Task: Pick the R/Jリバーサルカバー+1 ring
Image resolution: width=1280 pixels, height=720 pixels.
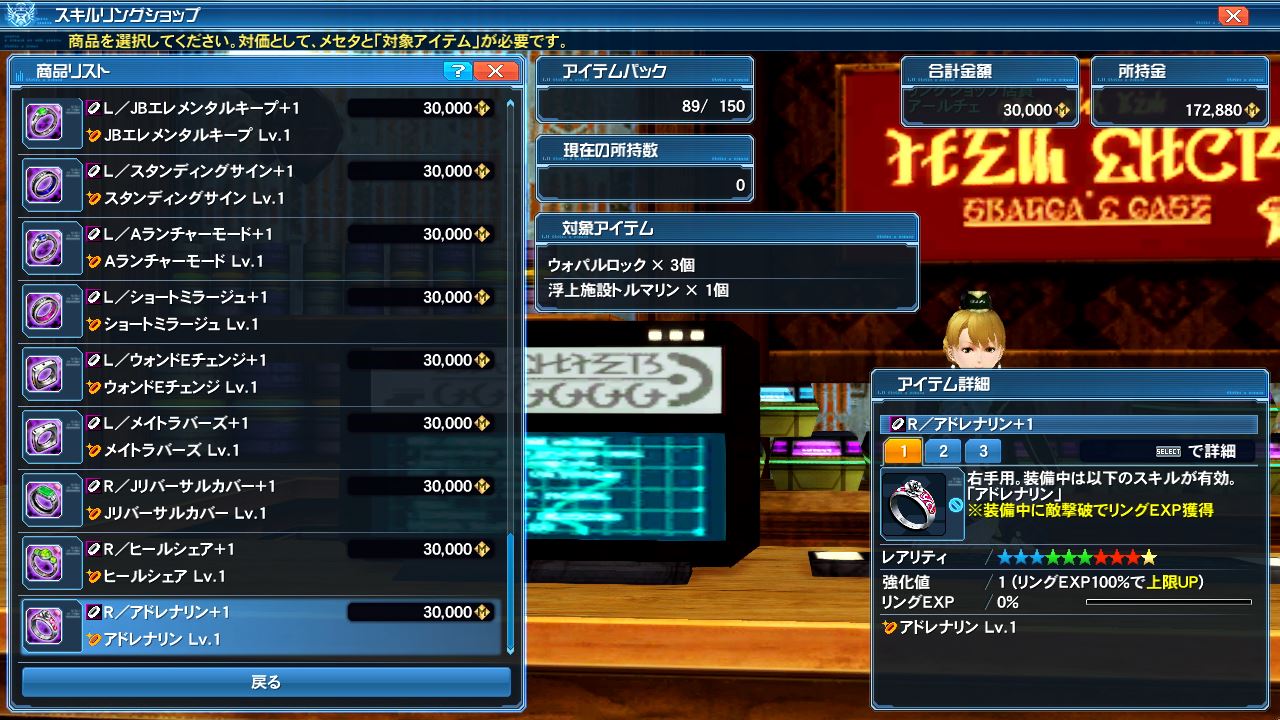Action: pyautogui.click(x=260, y=499)
